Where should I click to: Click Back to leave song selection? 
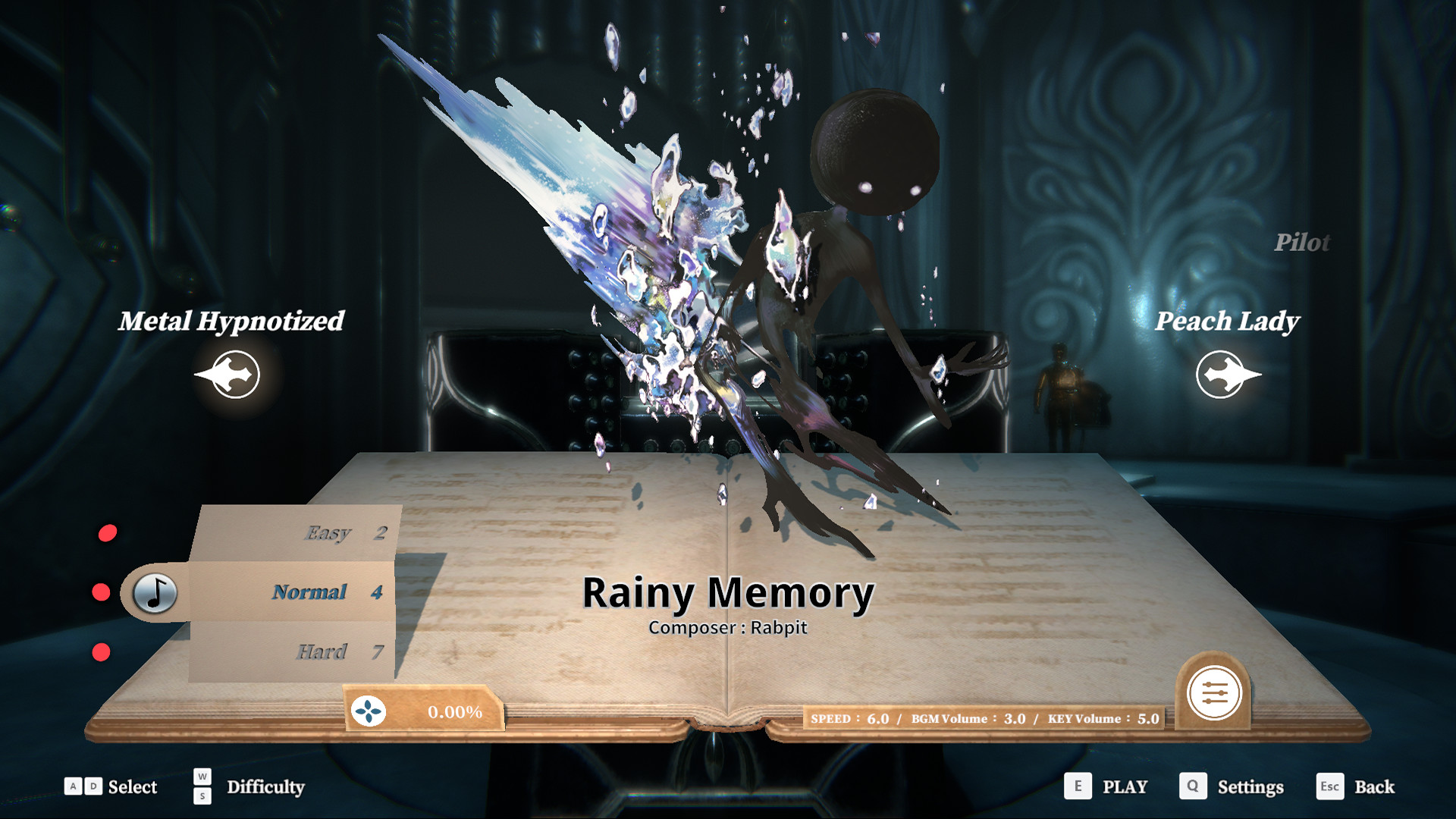coord(1376,787)
